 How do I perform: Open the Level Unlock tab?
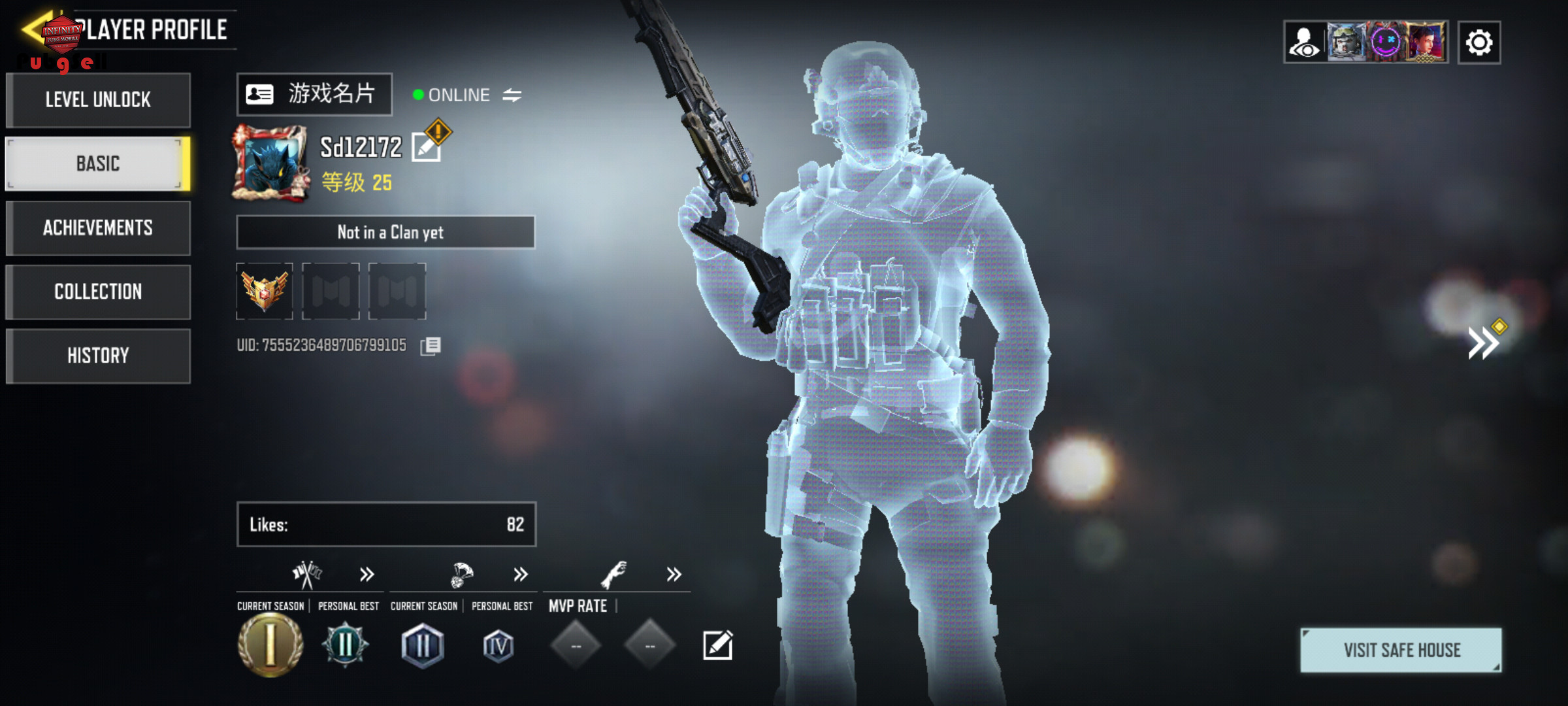[x=98, y=100]
